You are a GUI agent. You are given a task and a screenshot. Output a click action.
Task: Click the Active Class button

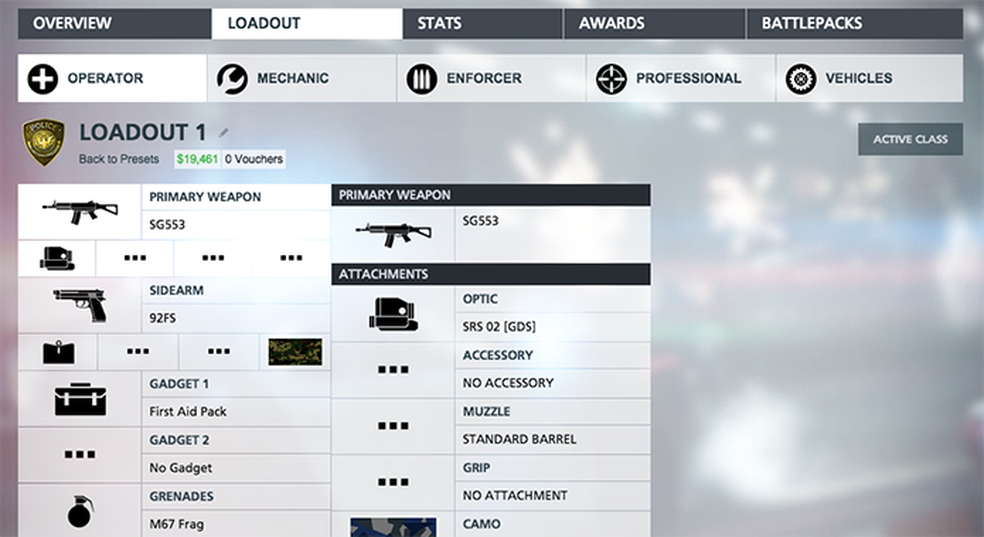pyautogui.click(x=910, y=139)
